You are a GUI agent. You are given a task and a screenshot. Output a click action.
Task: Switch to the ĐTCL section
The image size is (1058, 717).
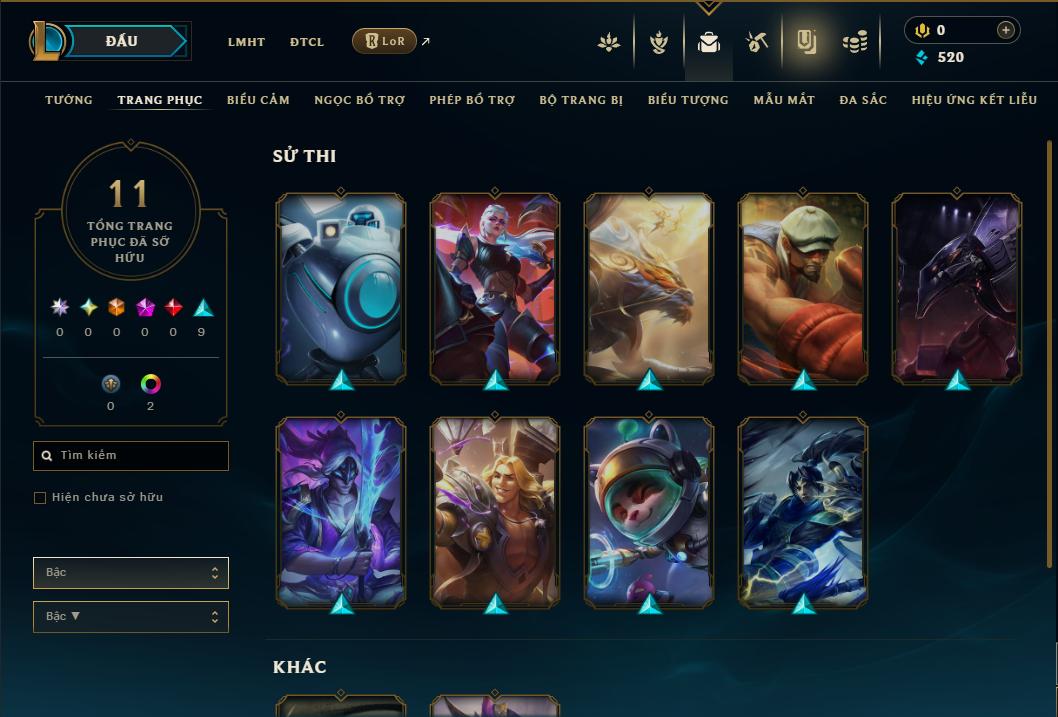coord(307,42)
